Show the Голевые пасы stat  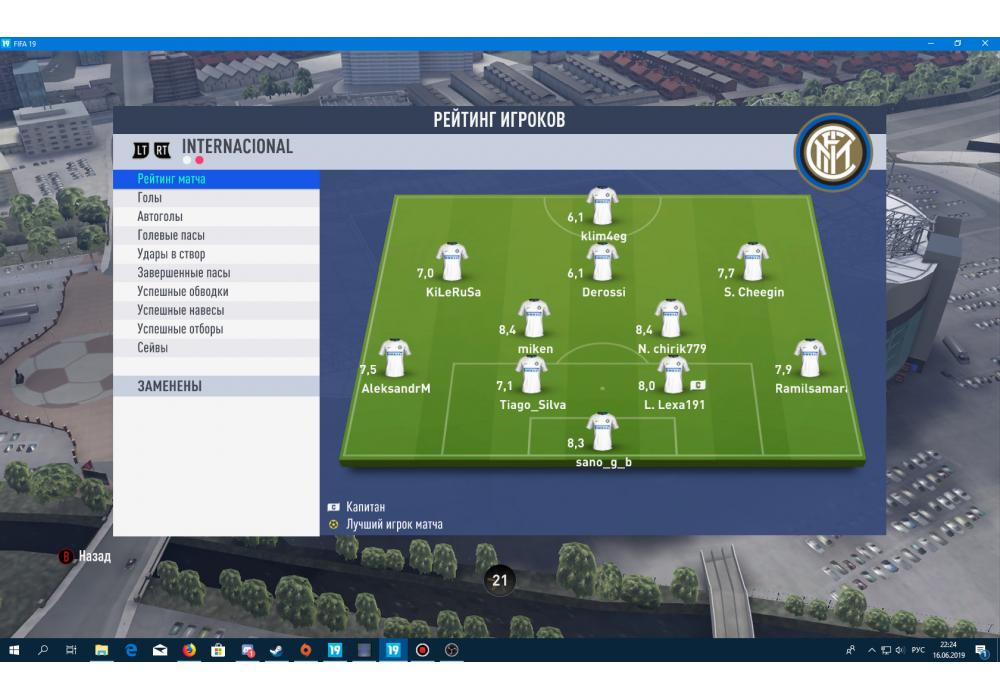(x=216, y=236)
